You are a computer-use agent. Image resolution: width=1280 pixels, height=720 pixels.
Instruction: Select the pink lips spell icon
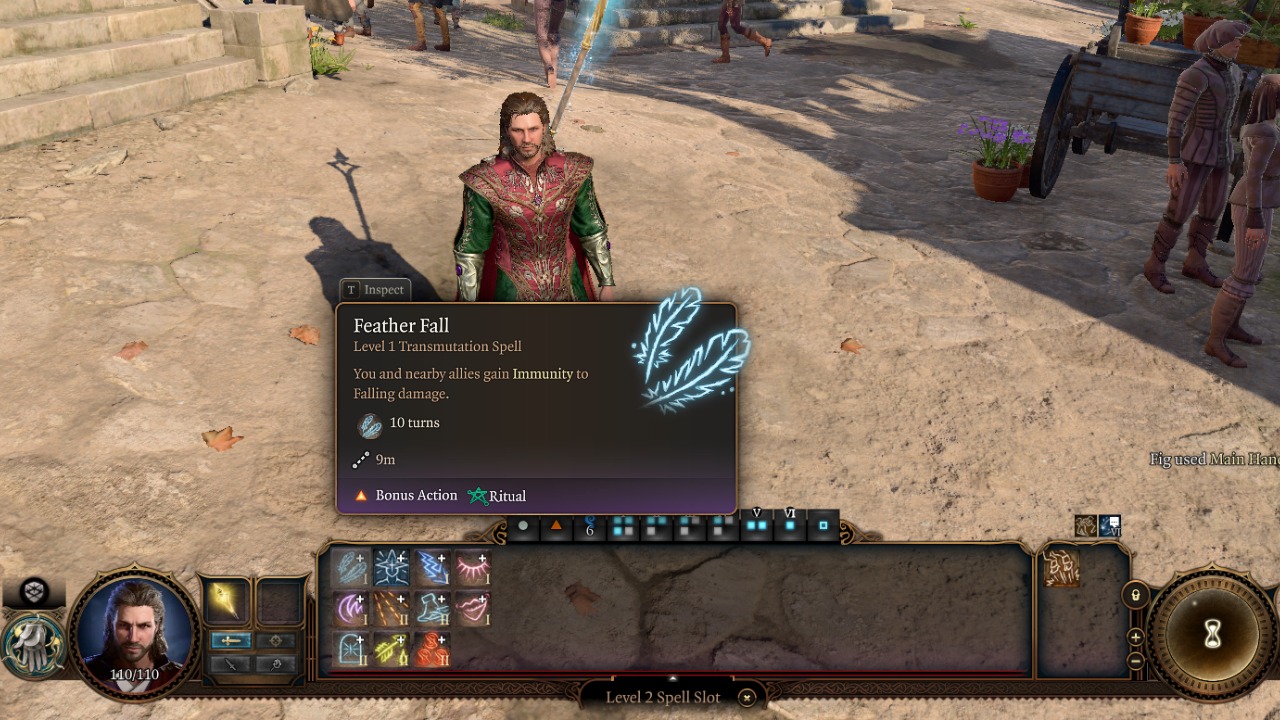[x=473, y=608]
